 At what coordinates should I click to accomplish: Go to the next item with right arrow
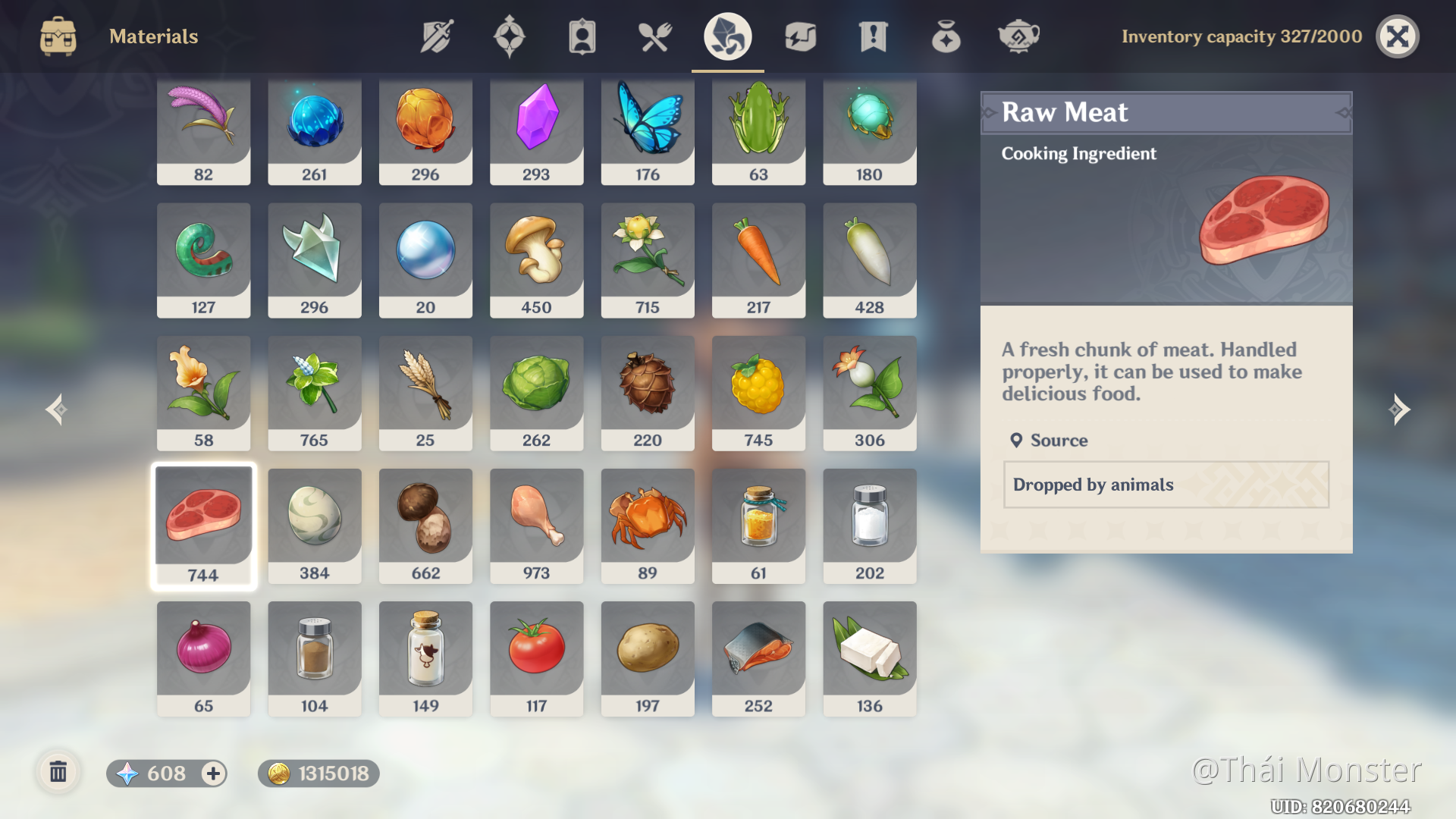1399,409
